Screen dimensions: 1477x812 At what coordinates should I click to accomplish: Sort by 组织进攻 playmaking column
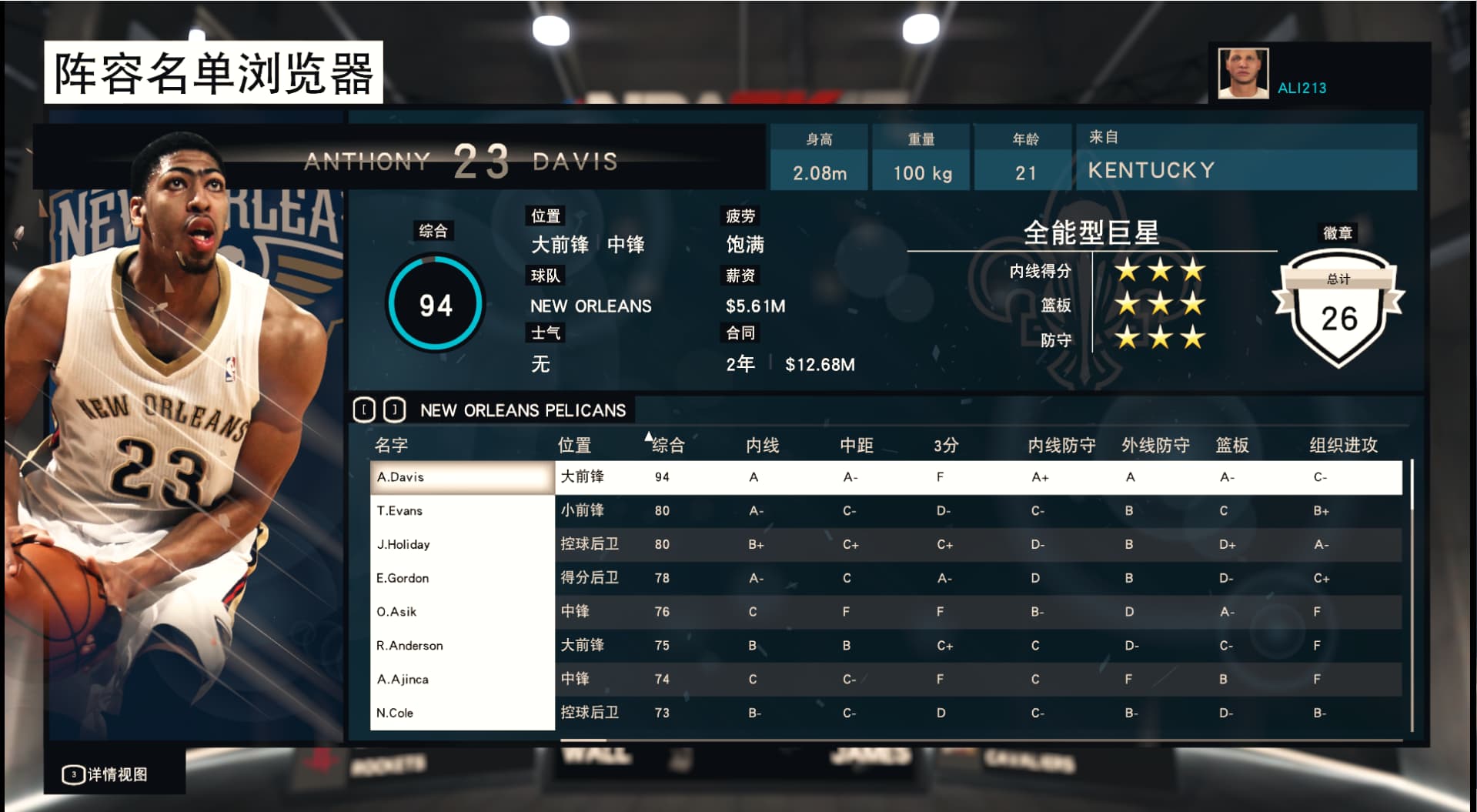(x=1343, y=445)
